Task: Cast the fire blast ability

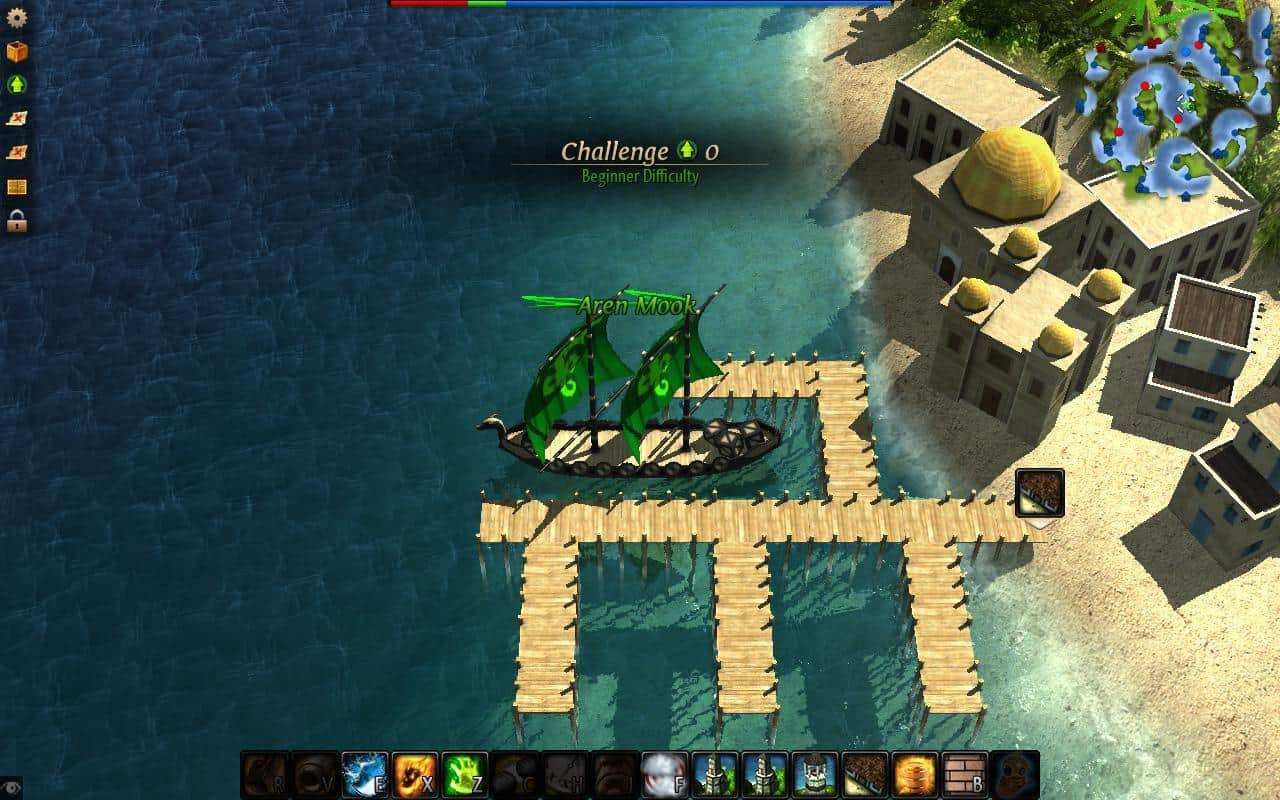Action: (x=415, y=775)
